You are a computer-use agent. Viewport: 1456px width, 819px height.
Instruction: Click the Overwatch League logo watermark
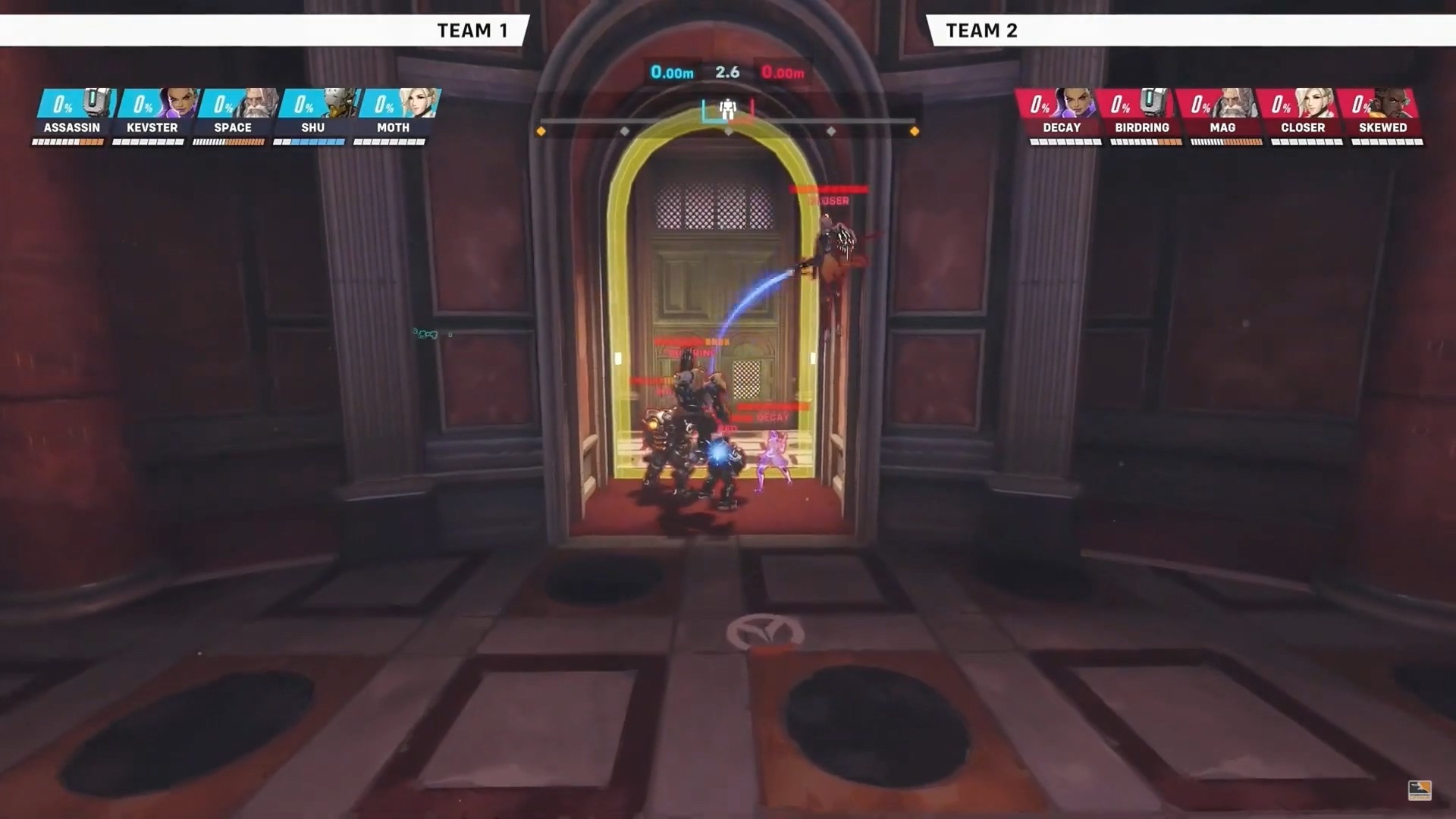[1419, 790]
